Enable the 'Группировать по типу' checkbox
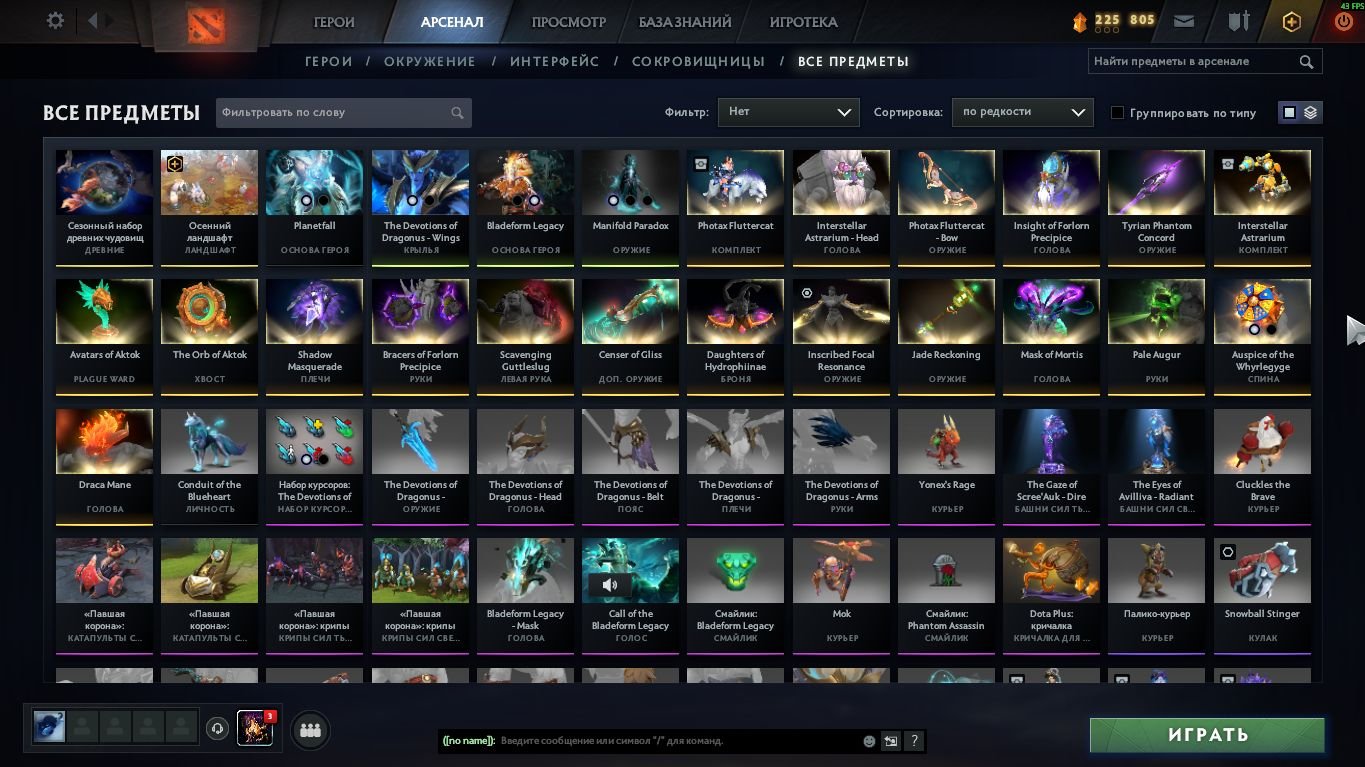The image size is (1365, 767). tap(1117, 112)
